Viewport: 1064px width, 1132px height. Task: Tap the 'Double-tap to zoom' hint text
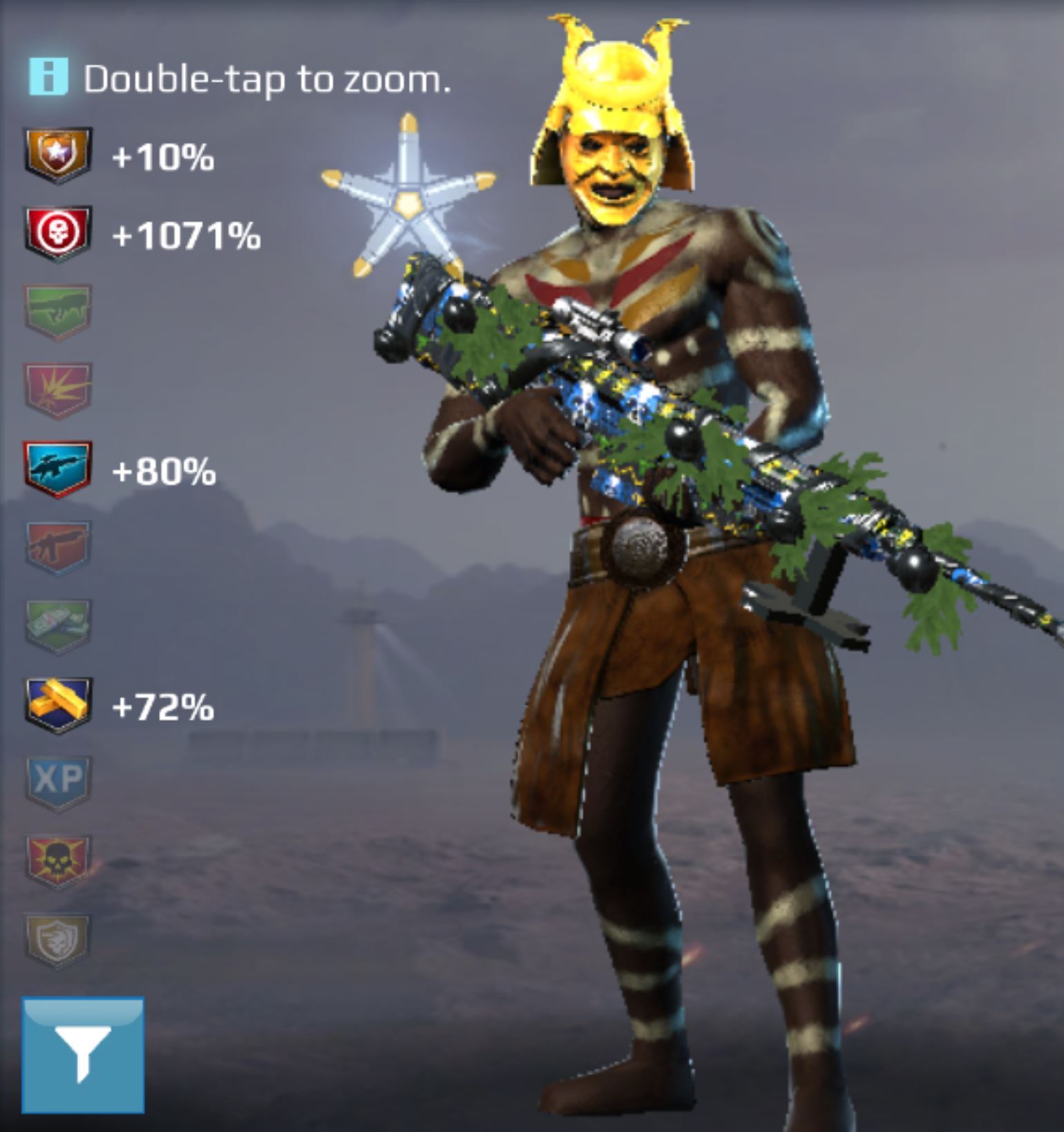[x=268, y=78]
